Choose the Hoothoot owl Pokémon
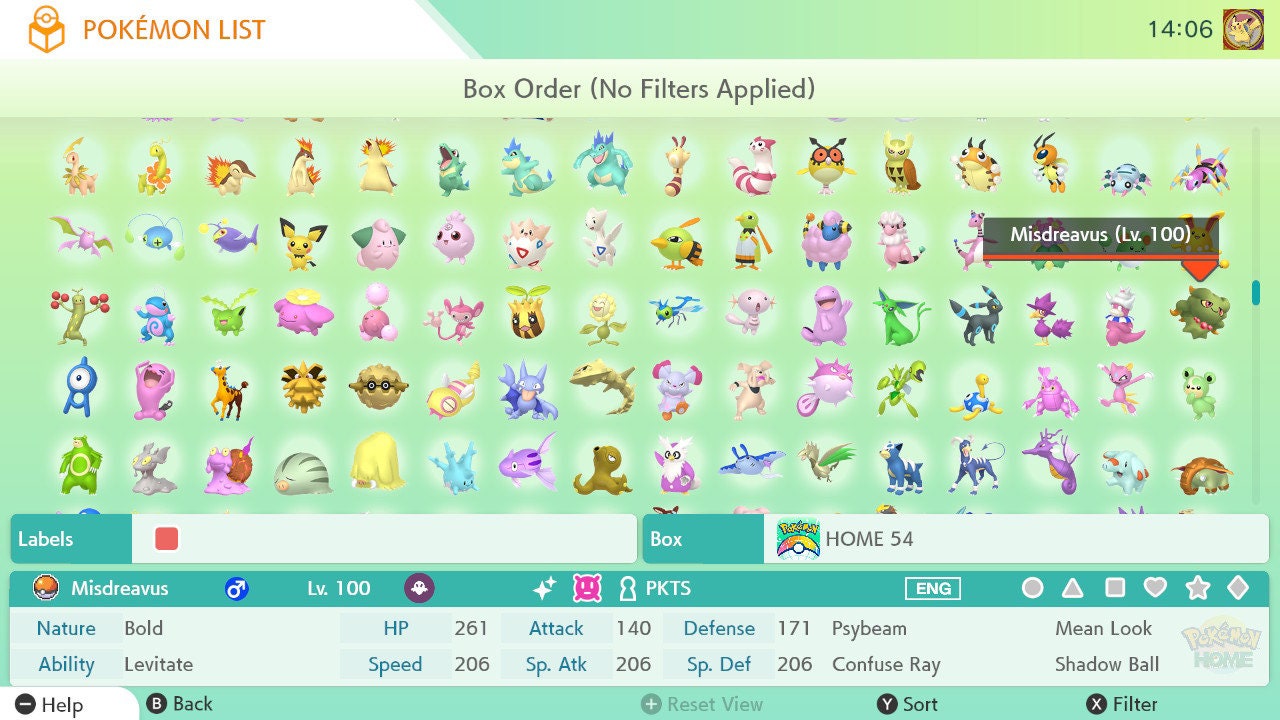The width and height of the screenshot is (1280, 720). point(827,166)
